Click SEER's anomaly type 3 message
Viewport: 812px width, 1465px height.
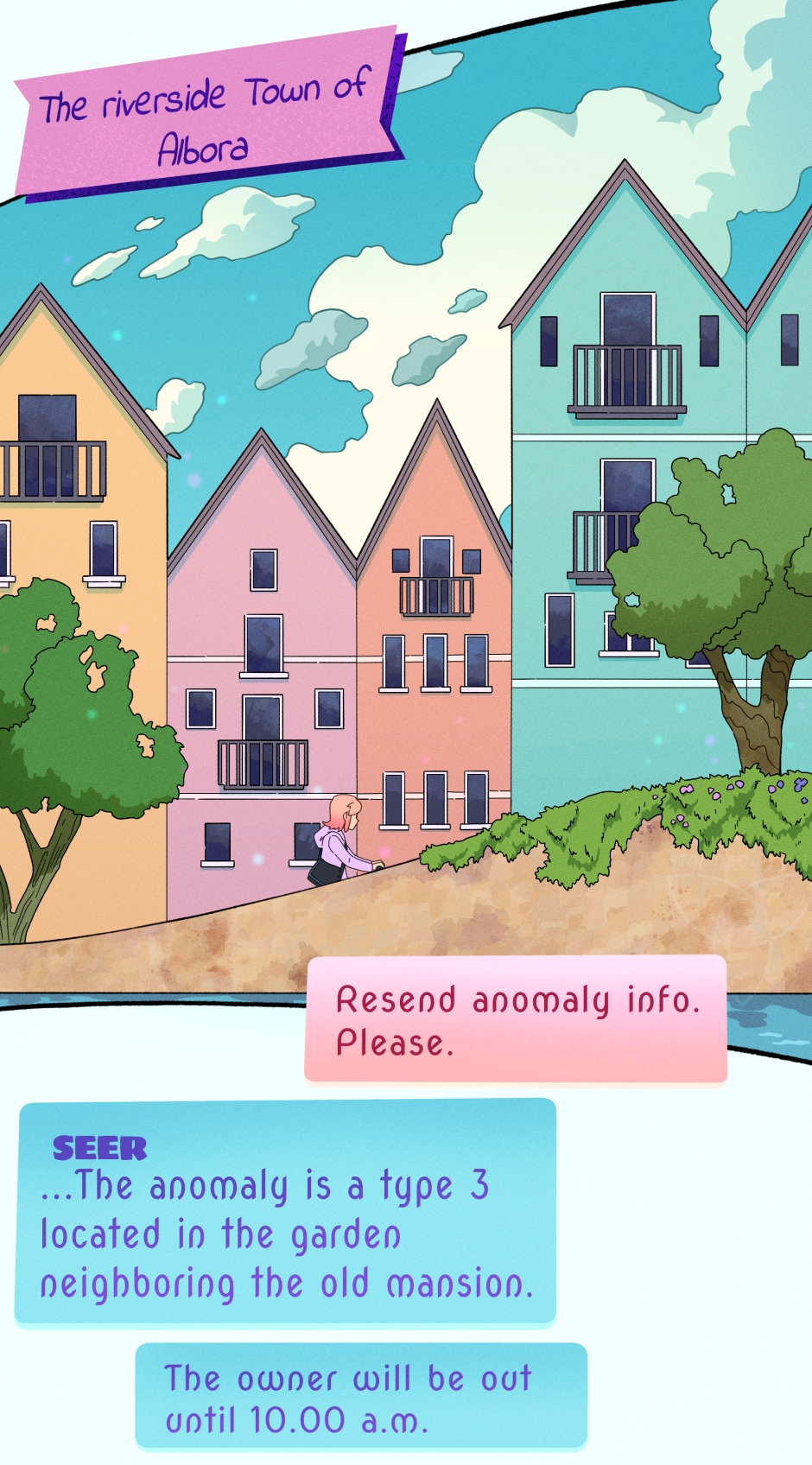pyautogui.click(x=285, y=1211)
